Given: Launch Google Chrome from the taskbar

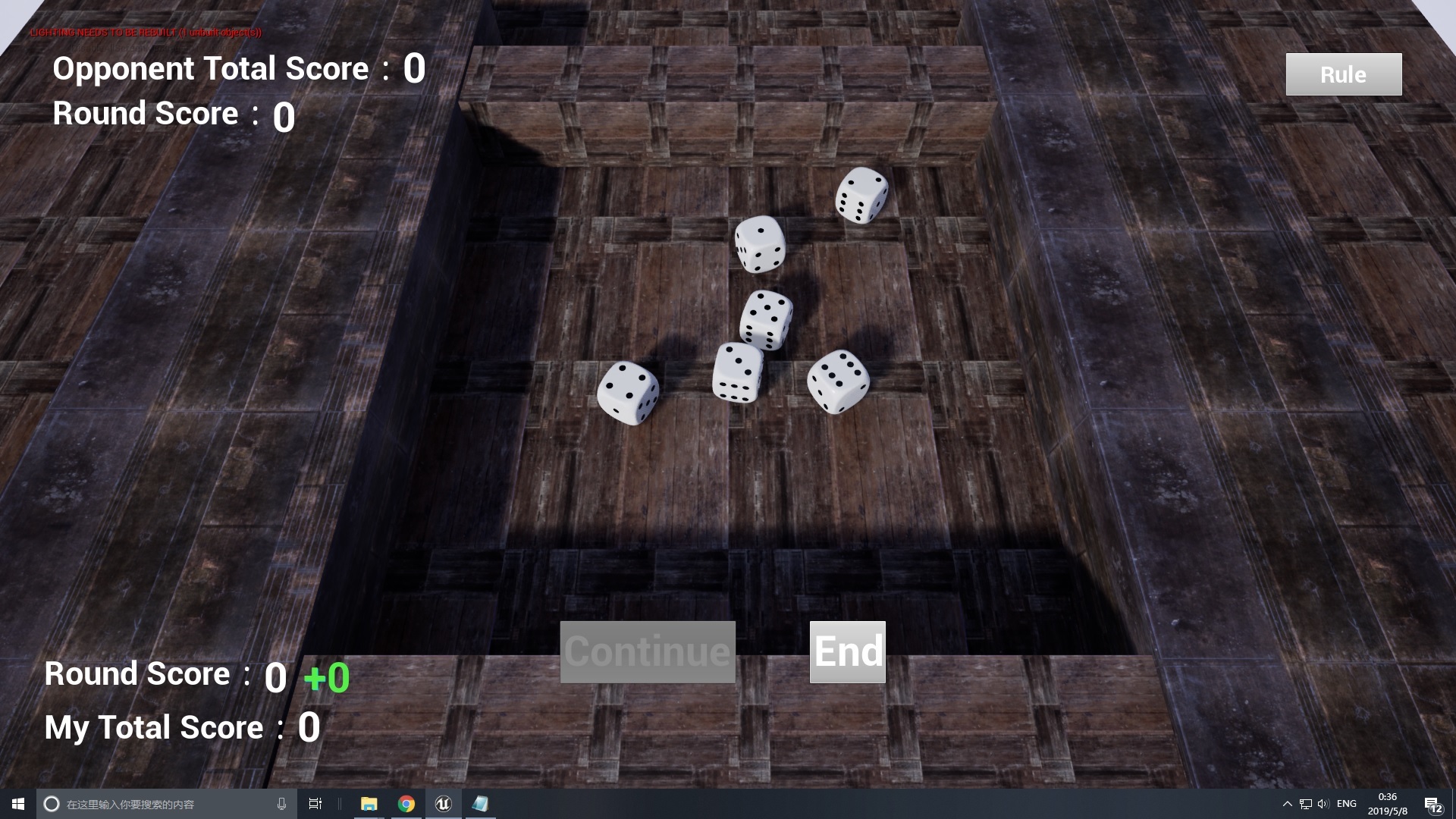Looking at the screenshot, I should (406, 804).
